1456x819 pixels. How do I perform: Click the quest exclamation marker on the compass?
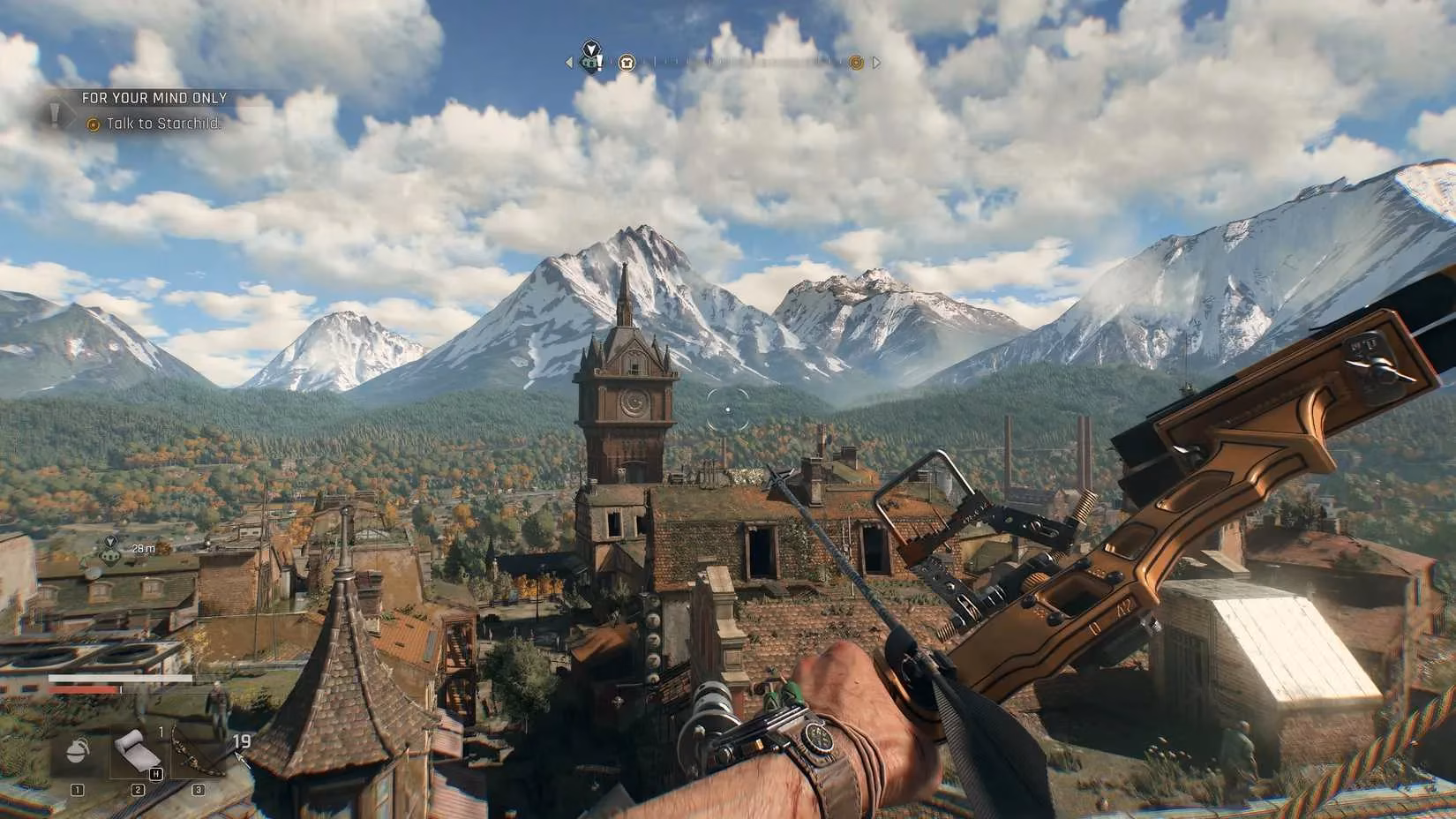pyautogui.click(x=599, y=63)
